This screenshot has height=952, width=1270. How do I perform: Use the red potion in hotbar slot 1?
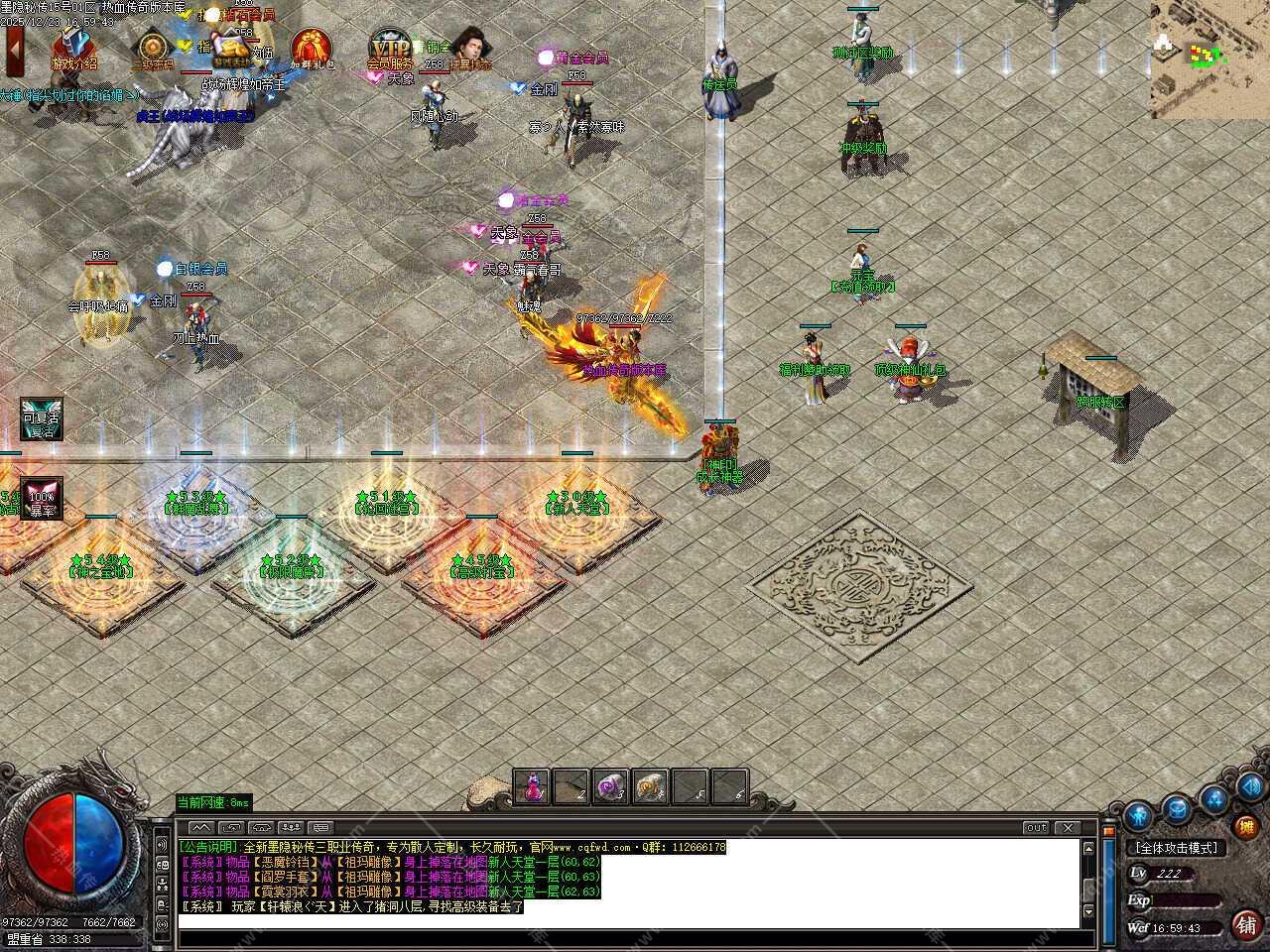coord(533,787)
